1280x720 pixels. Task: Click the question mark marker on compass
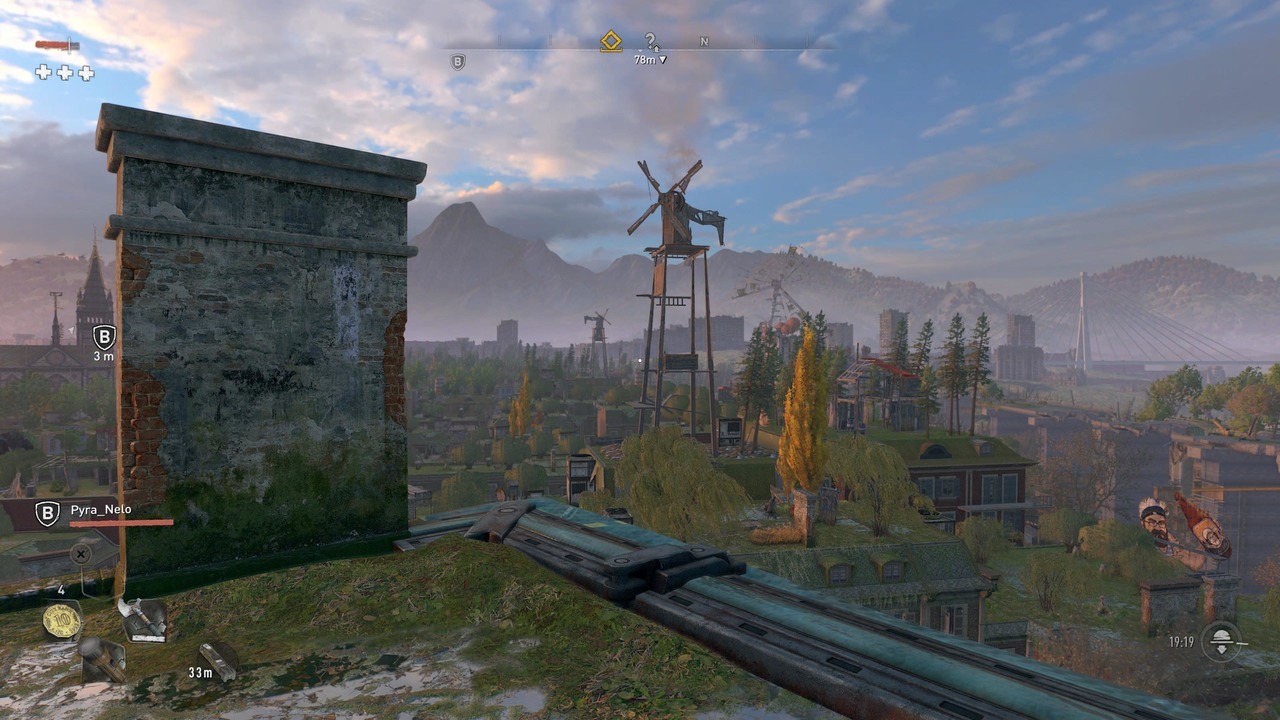(x=650, y=41)
